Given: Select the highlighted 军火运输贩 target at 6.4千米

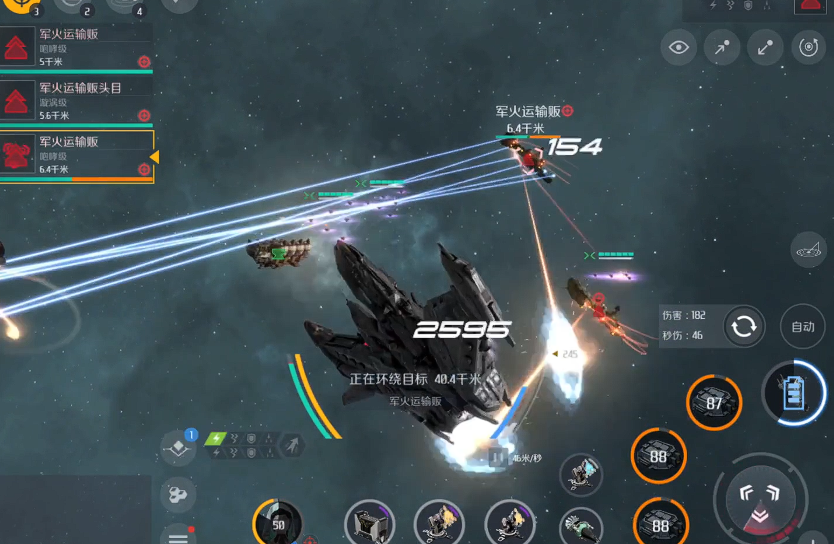Looking at the screenshot, I should (77, 156).
